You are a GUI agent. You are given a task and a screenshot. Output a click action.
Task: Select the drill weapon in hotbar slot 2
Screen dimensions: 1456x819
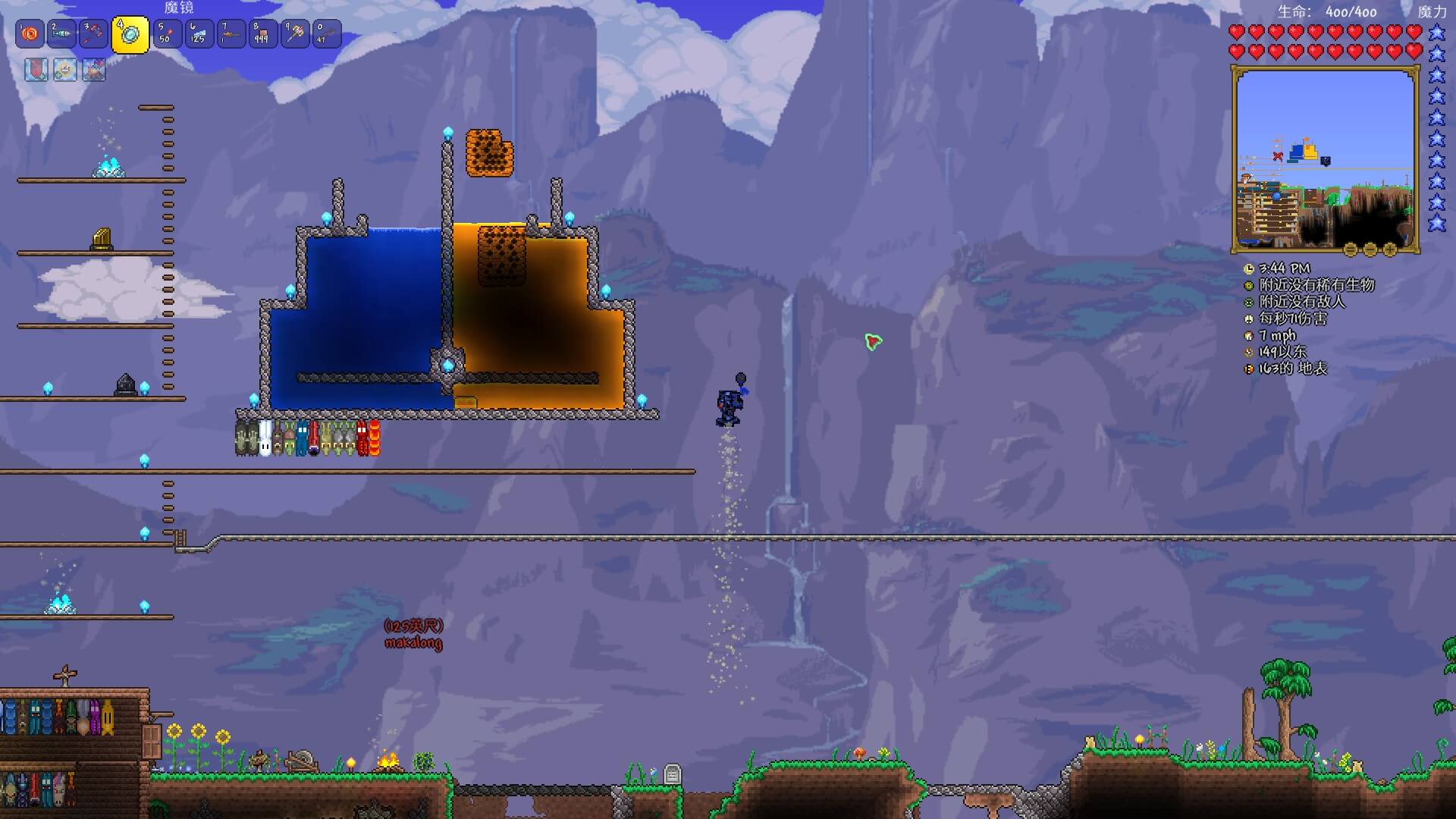click(x=62, y=34)
